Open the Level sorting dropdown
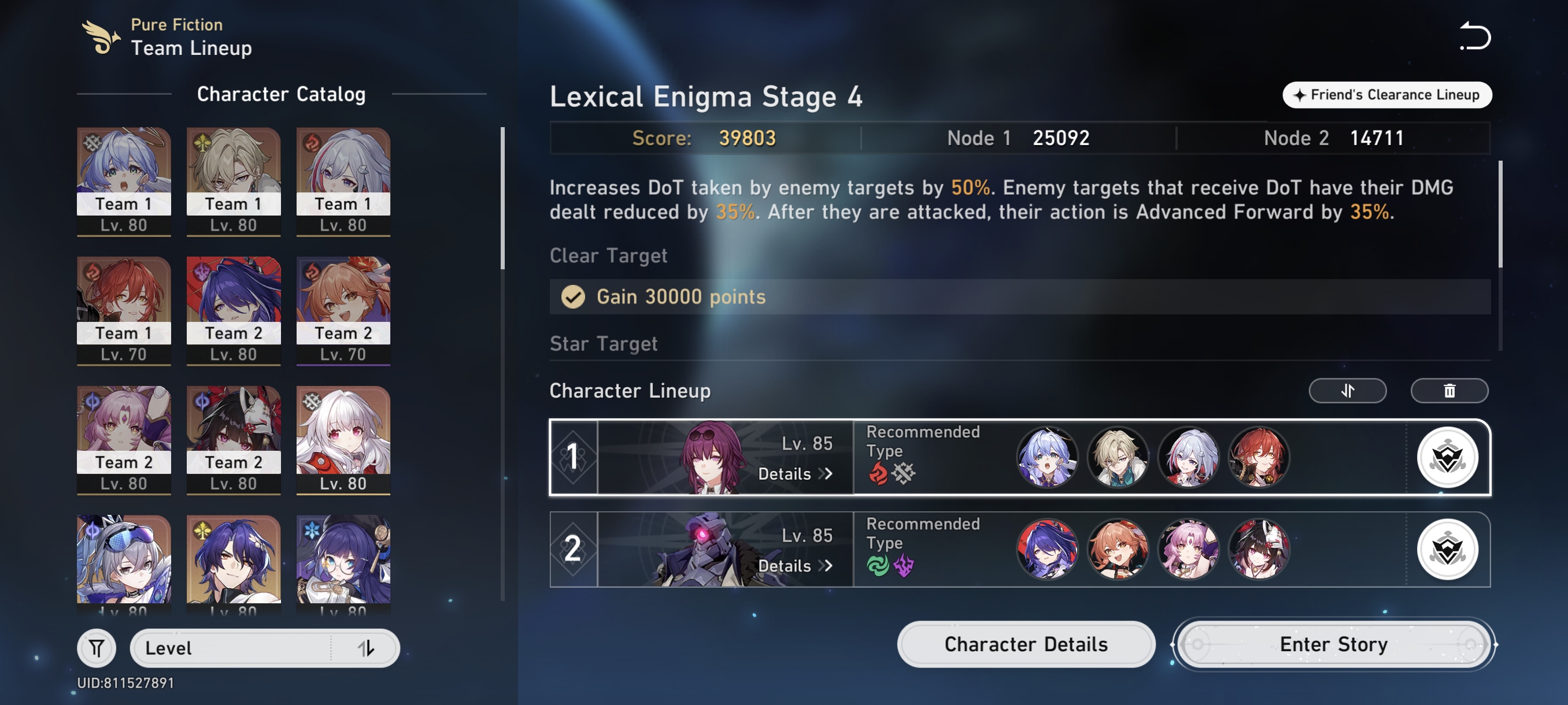 click(x=264, y=648)
